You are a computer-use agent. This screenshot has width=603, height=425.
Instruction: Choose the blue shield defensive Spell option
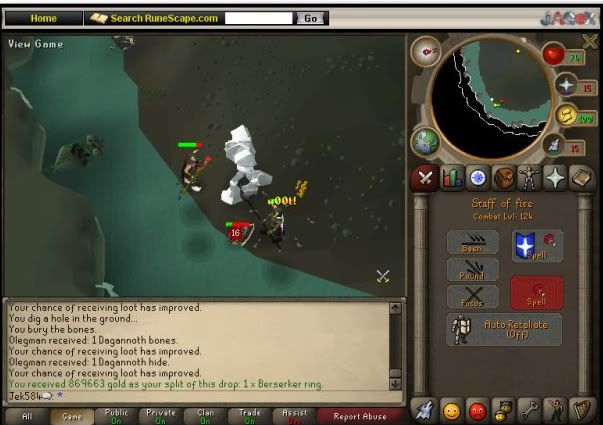coord(537,245)
